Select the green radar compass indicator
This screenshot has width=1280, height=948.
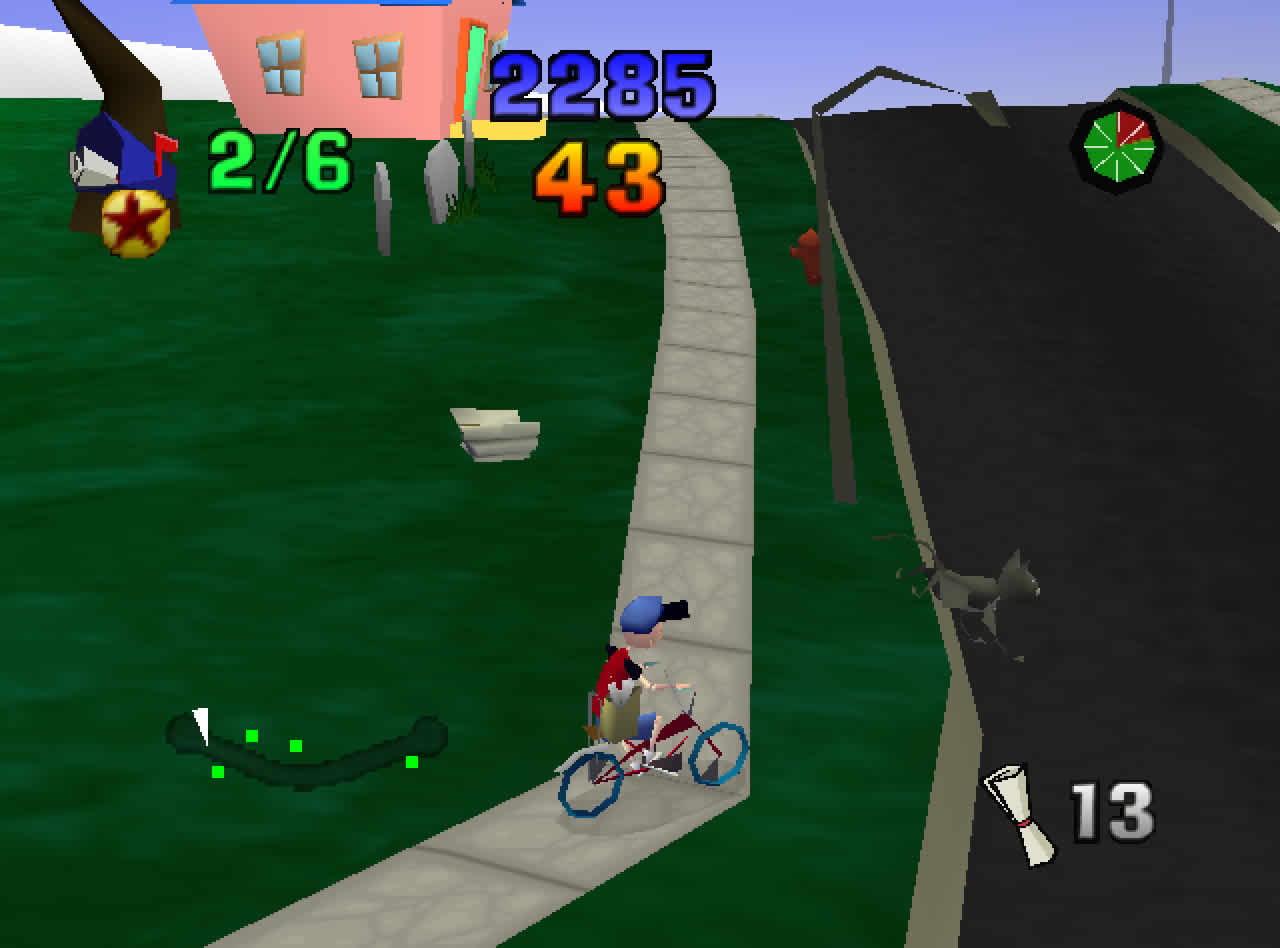click(1117, 148)
